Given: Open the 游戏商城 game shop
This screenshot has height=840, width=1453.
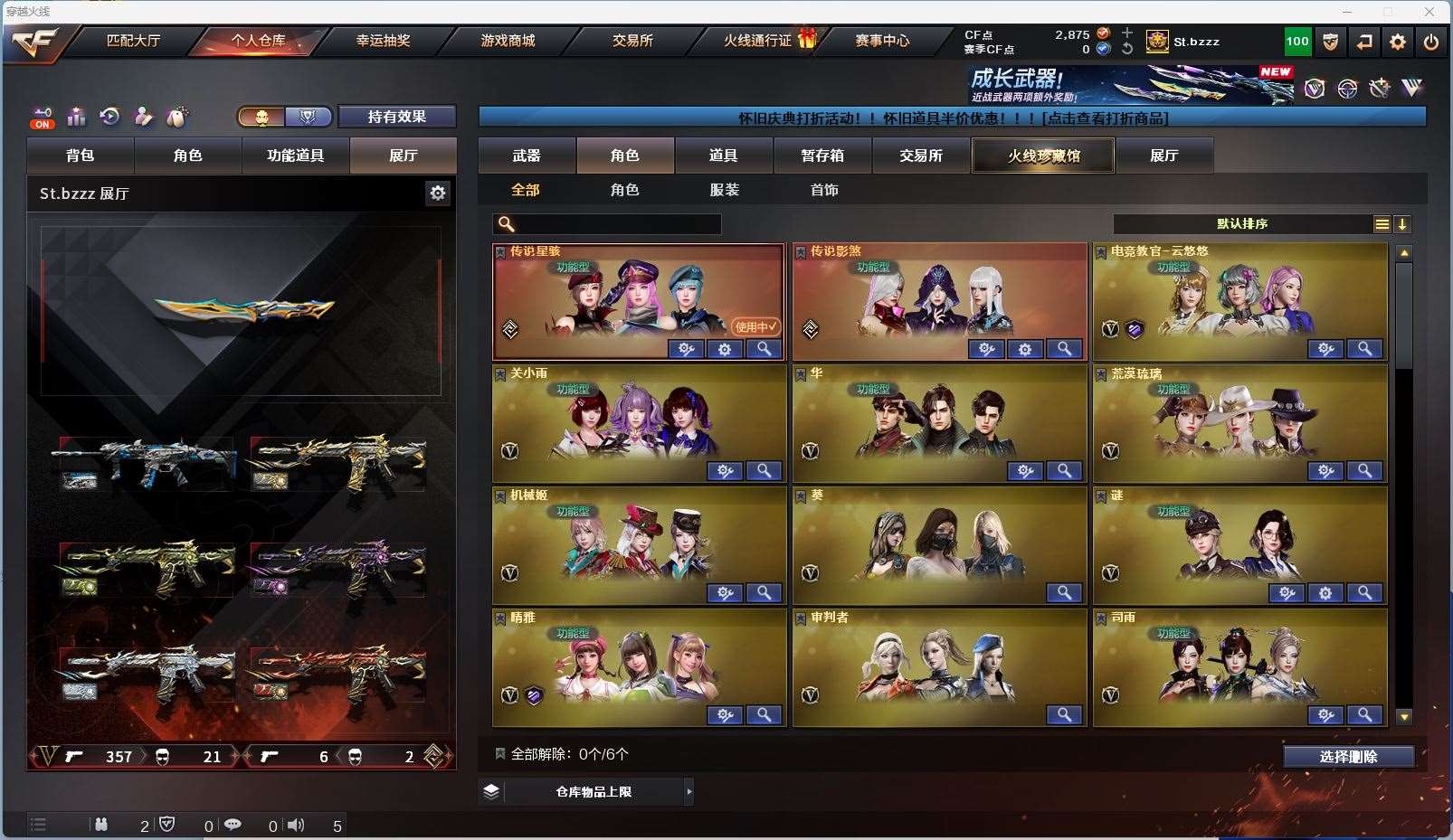Looking at the screenshot, I should 508,41.
